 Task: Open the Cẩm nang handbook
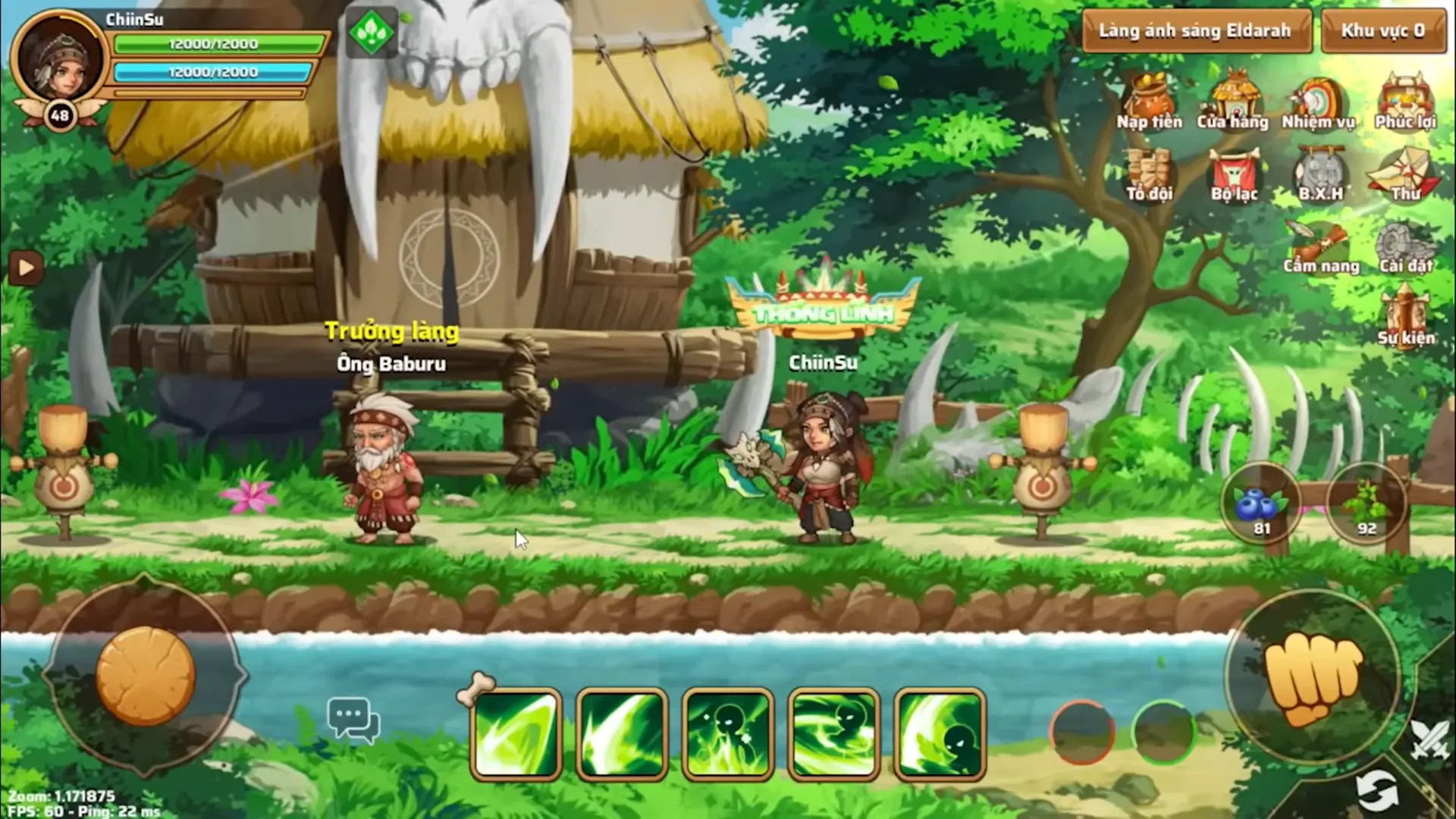point(1320,247)
